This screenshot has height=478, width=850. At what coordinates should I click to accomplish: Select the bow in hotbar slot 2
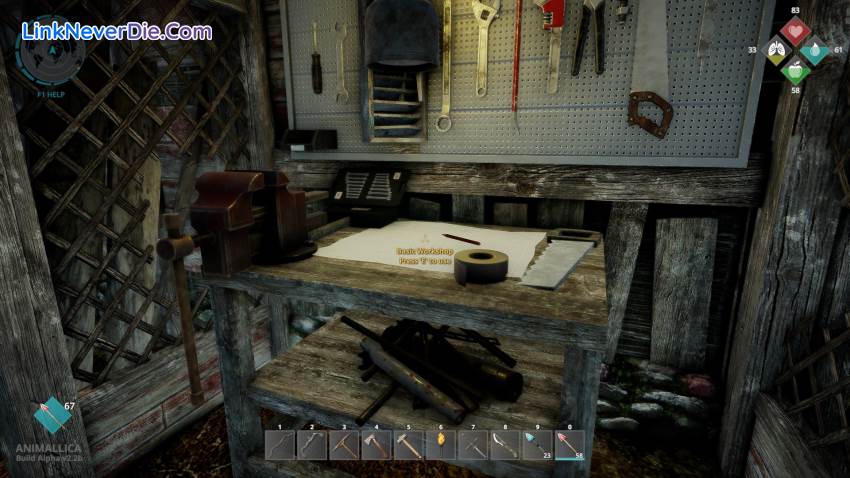(x=313, y=445)
